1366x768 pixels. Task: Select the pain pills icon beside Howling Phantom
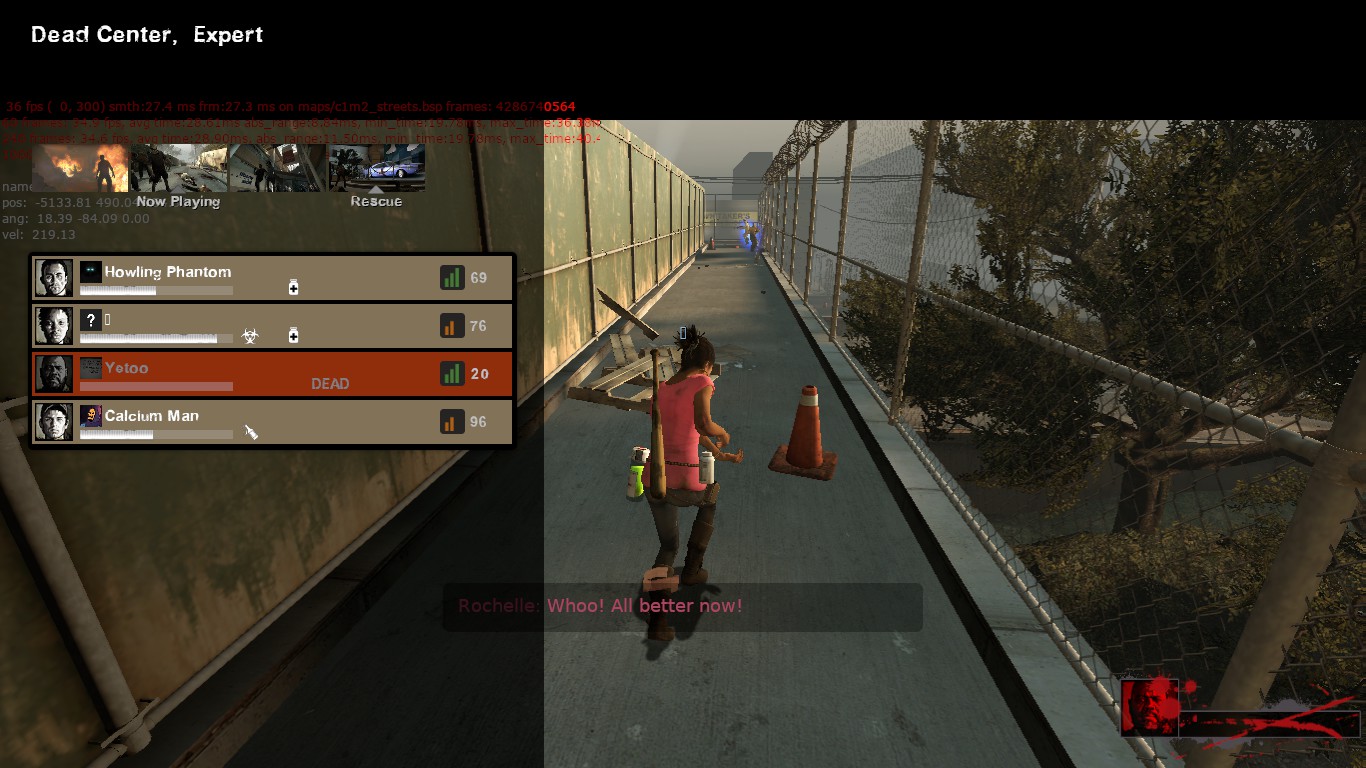click(294, 288)
